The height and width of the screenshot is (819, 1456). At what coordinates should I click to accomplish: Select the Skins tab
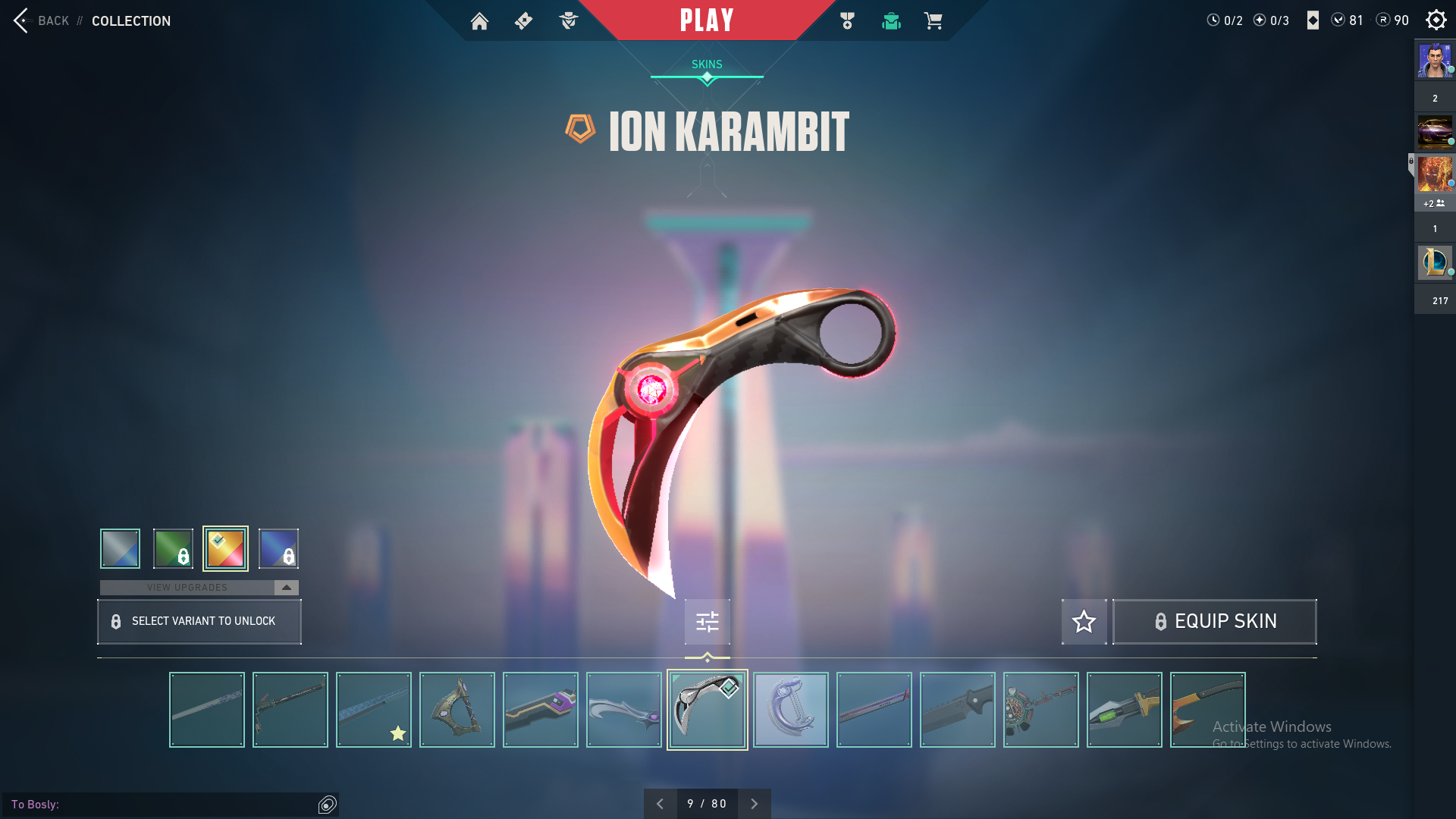pyautogui.click(x=707, y=64)
